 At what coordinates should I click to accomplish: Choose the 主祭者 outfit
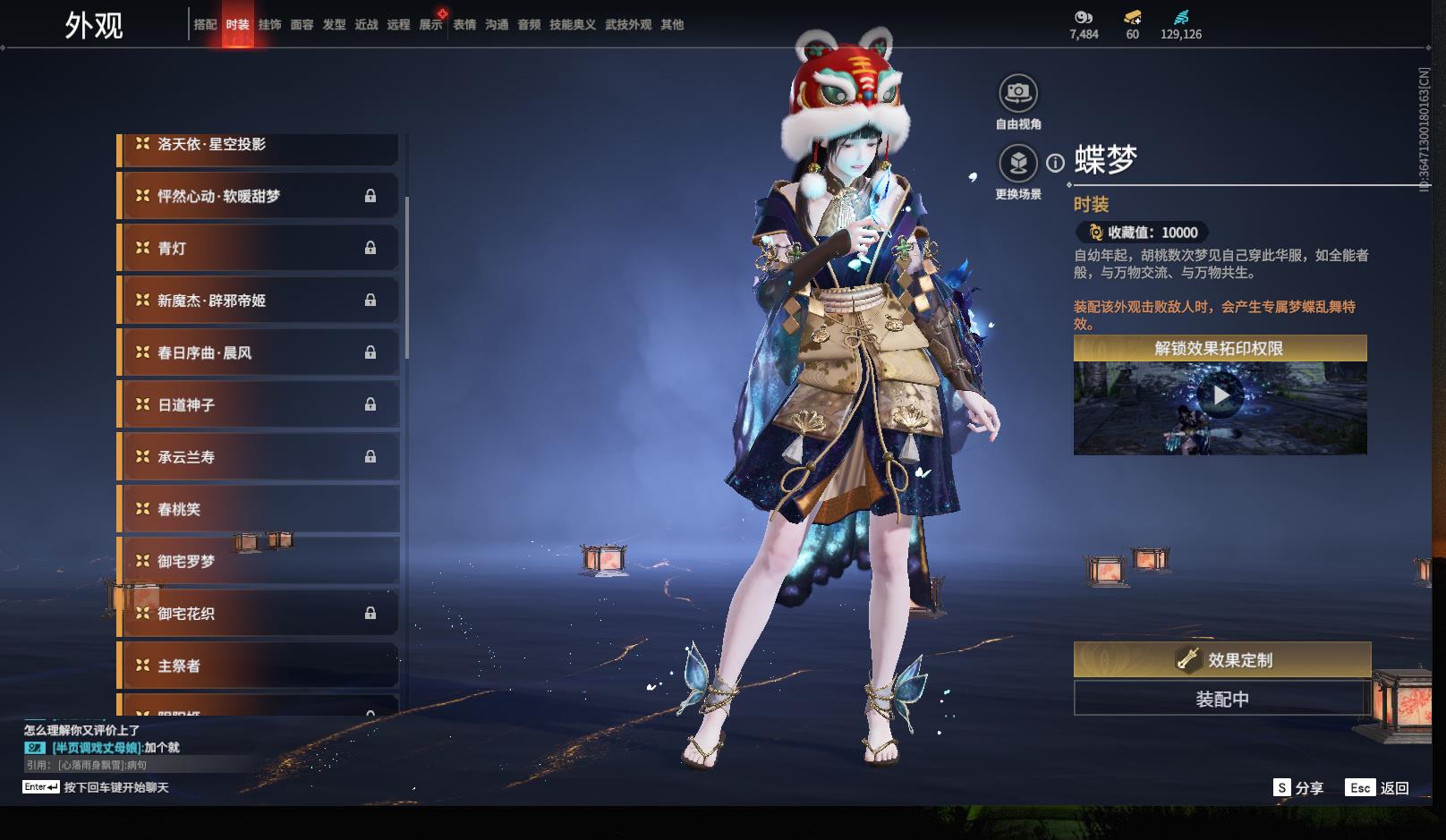[258, 666]
